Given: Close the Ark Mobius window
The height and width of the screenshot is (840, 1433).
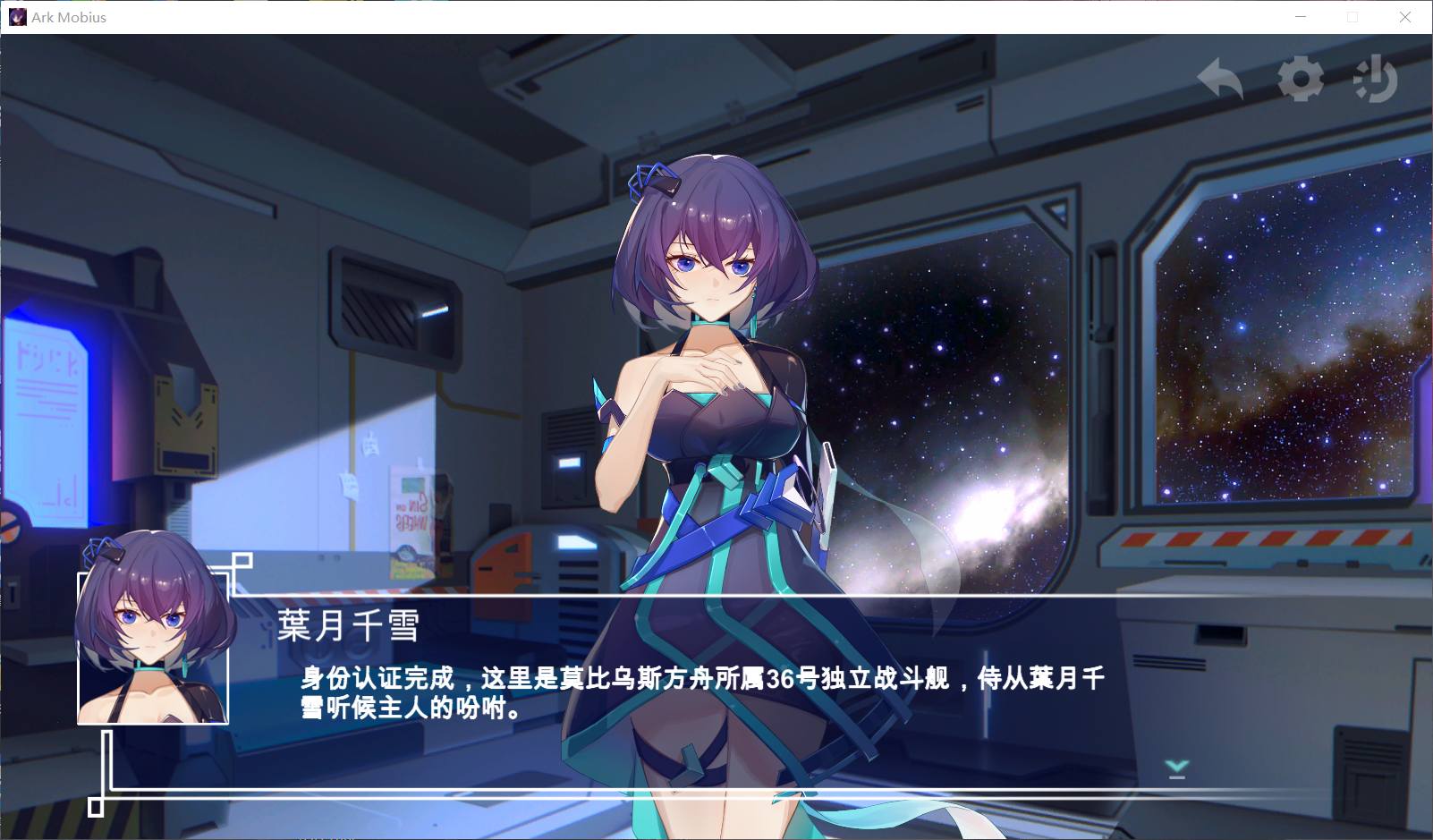Looking at the screenshot, I should [x=1404, y=17].
